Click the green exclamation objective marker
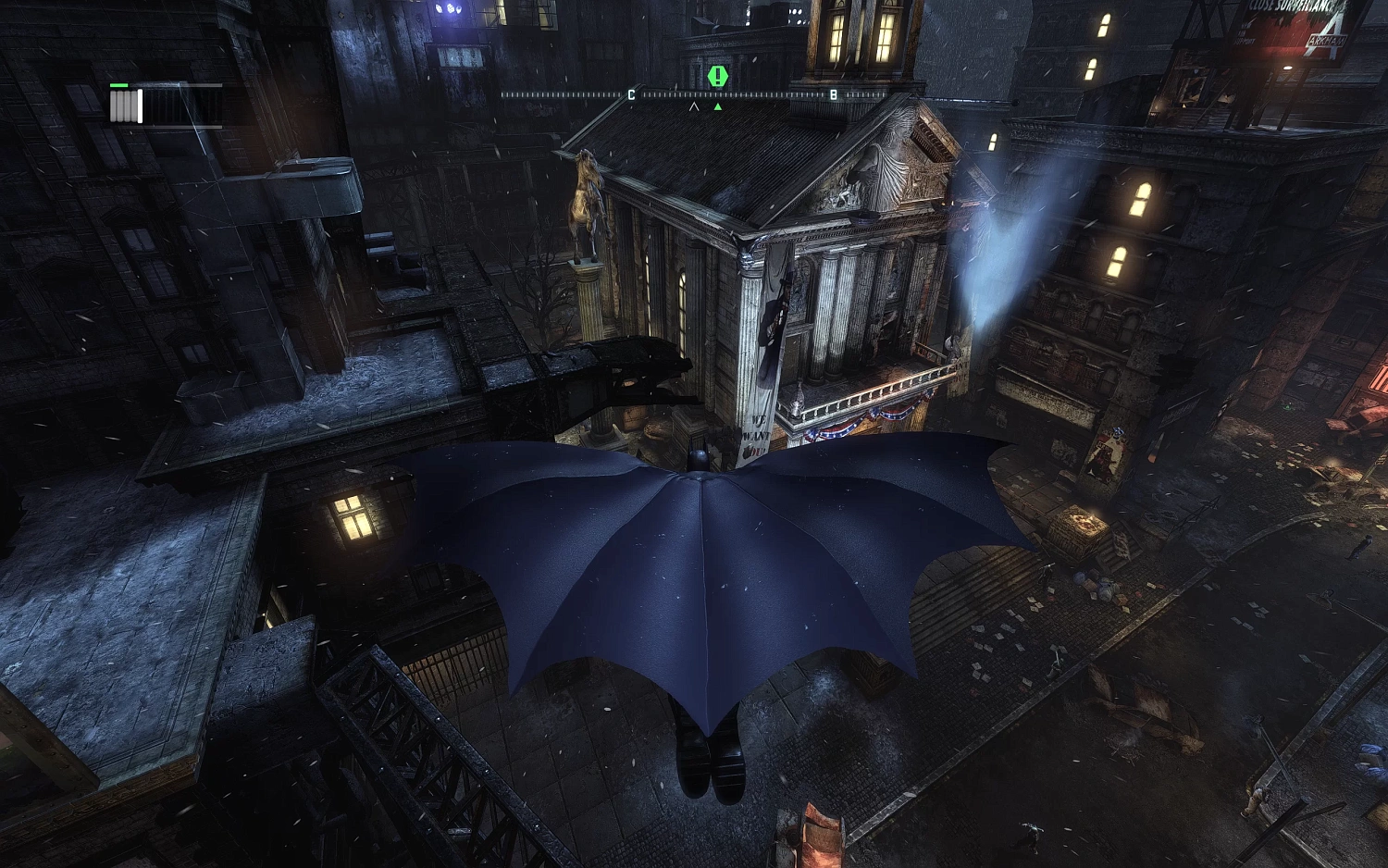The width and height of the screenshot is (1388, 868). (x=717, y=76)
